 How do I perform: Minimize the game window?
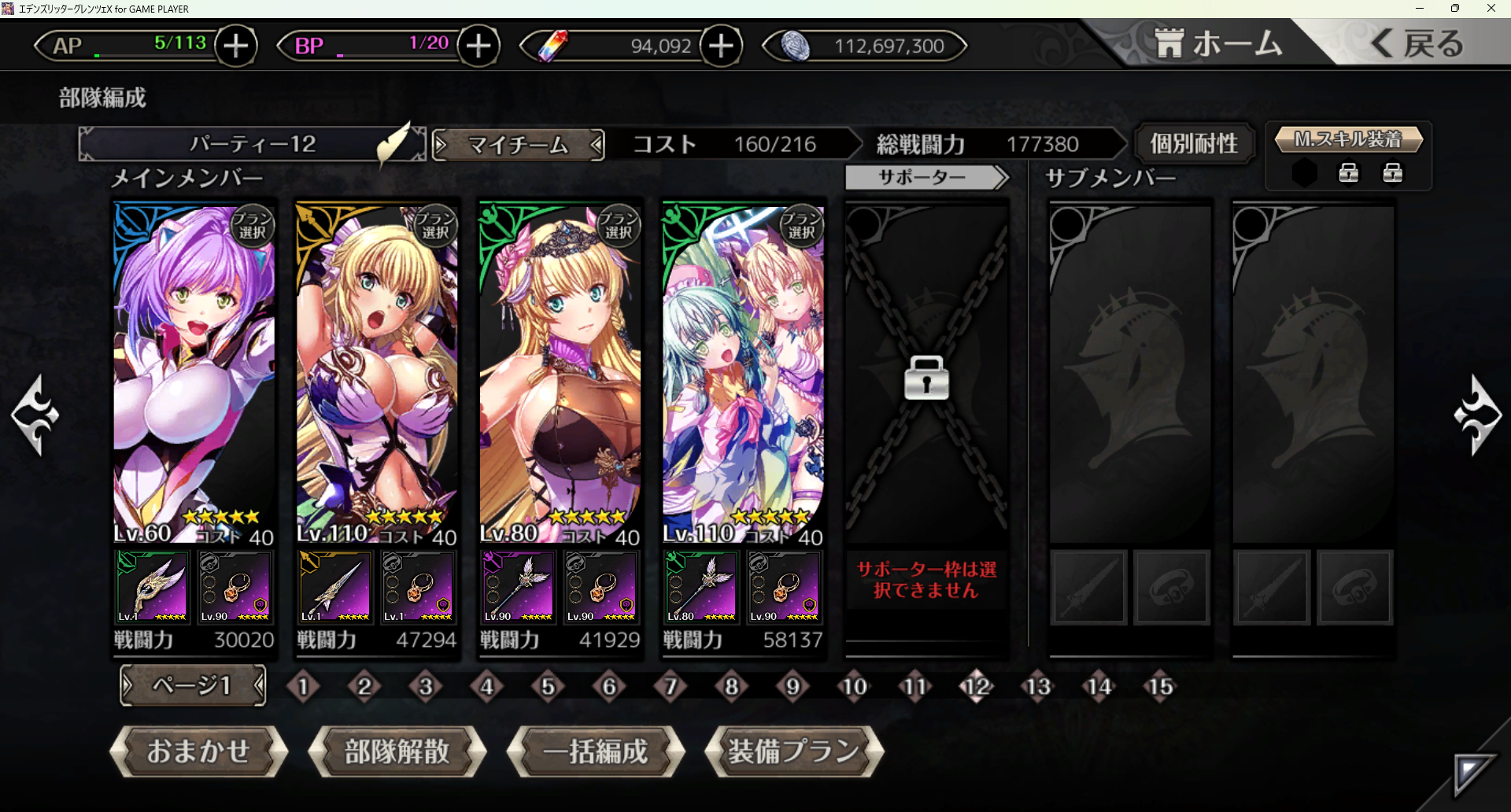(x=1420, y=9)
